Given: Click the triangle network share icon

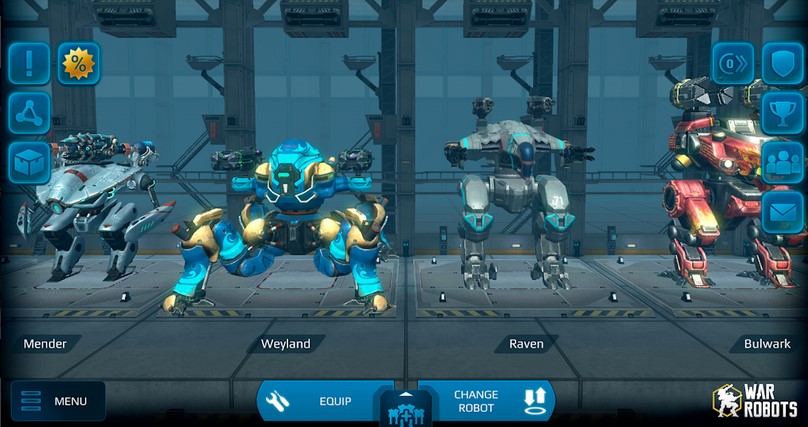Looking at the screenshot, I should tap(29, 113).
